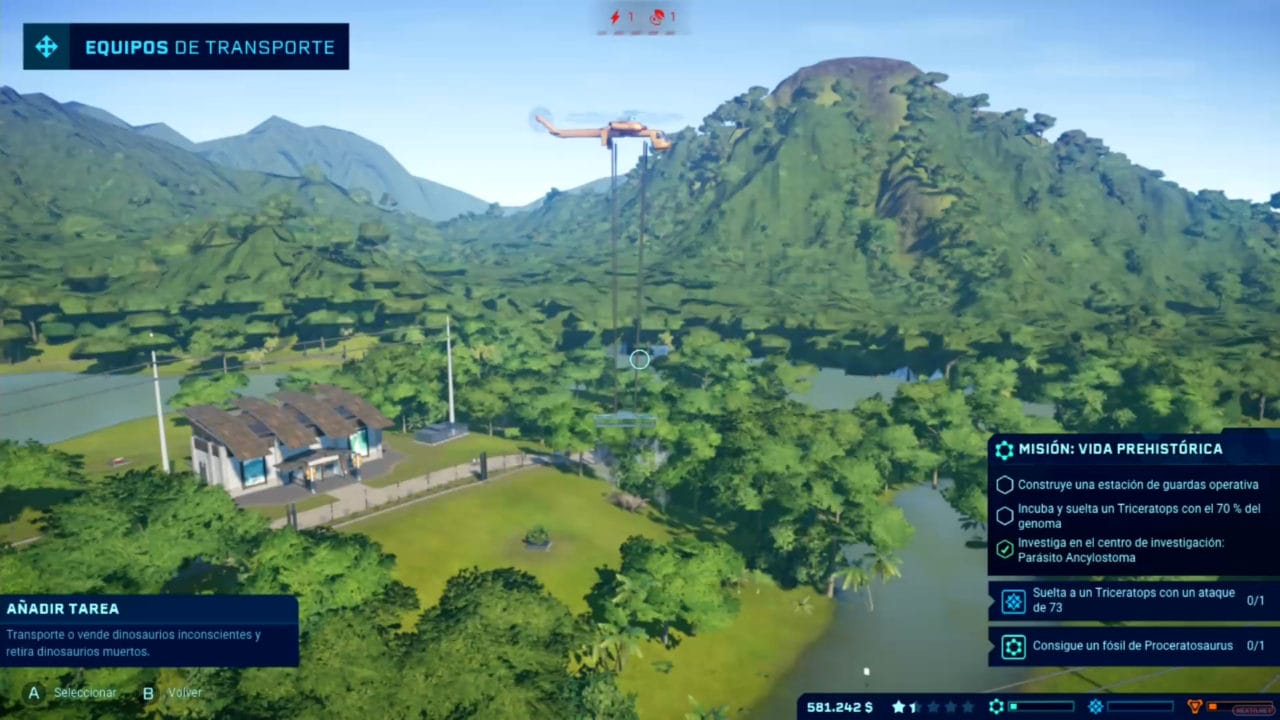Screen dimensions: 1280x720
Task: Select the teal gear division icon
Action: 996,707
